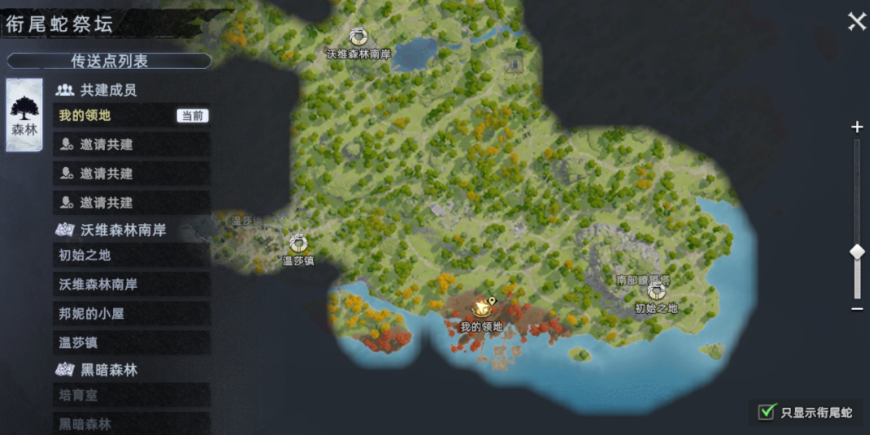Close the Ouroboros altar map screen

(x=856, y=22)
